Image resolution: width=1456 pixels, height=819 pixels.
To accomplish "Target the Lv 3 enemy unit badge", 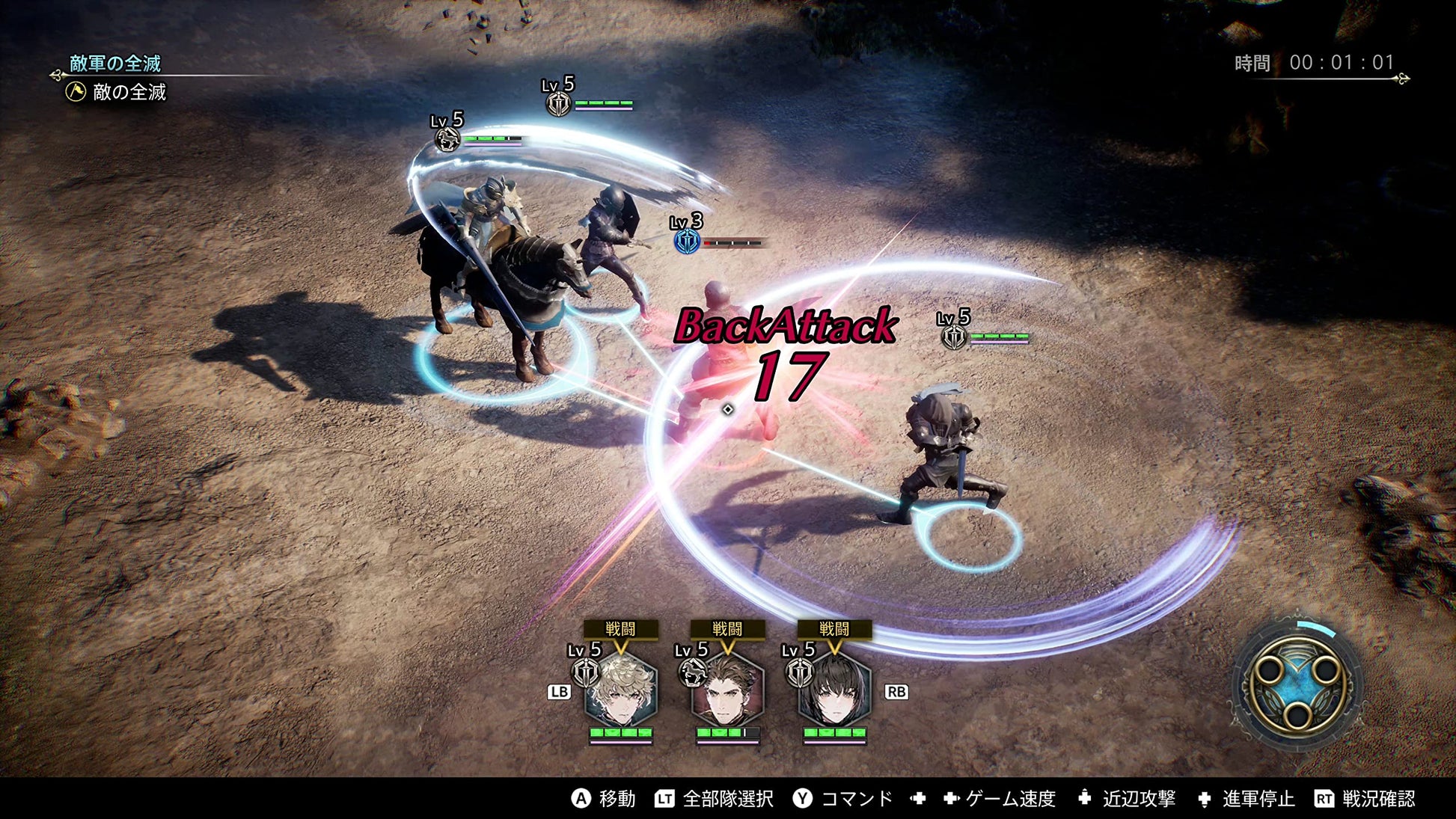I will [687, 242].
